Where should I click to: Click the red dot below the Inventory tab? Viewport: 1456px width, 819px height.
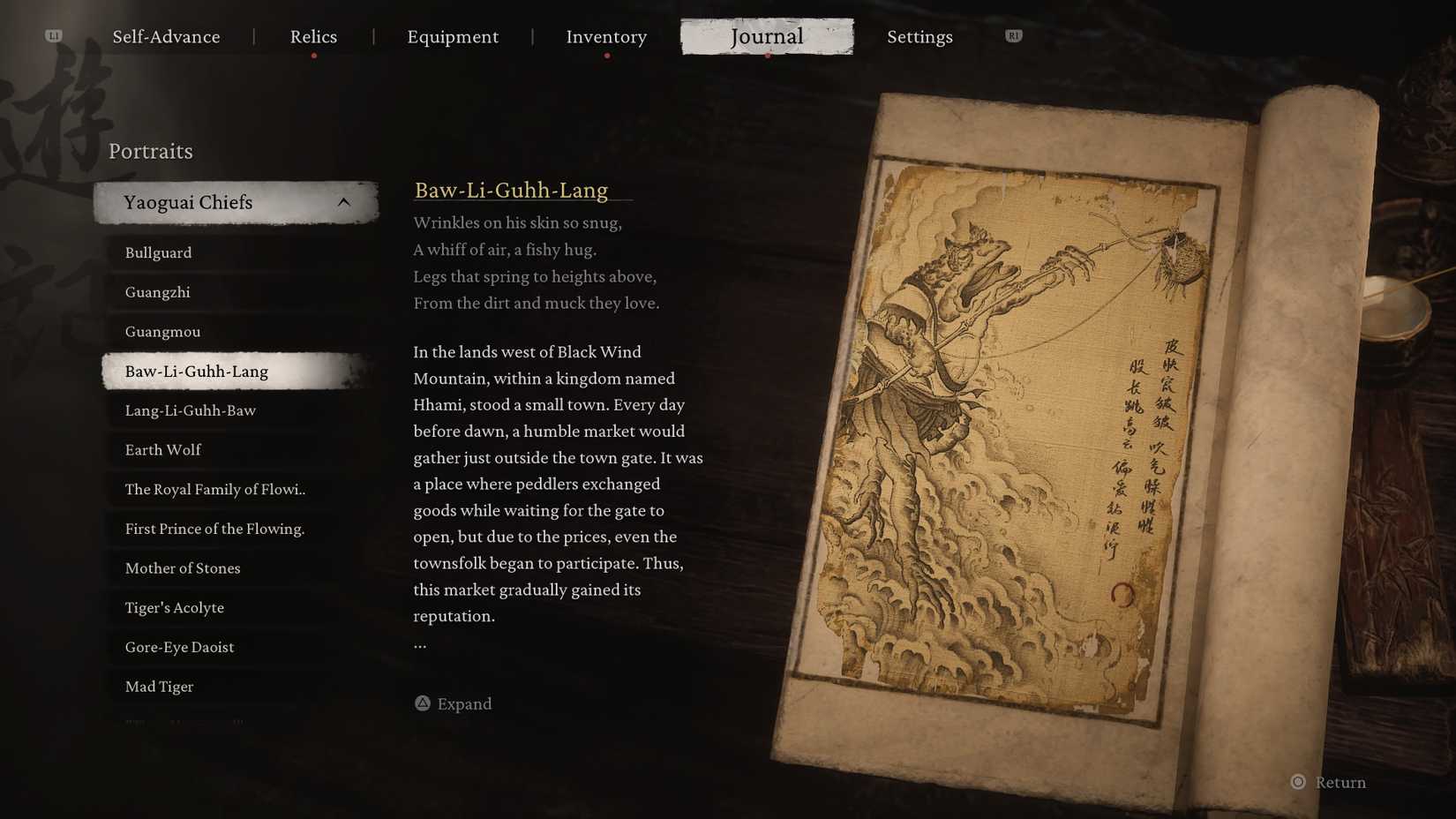(x=606, y=55)
